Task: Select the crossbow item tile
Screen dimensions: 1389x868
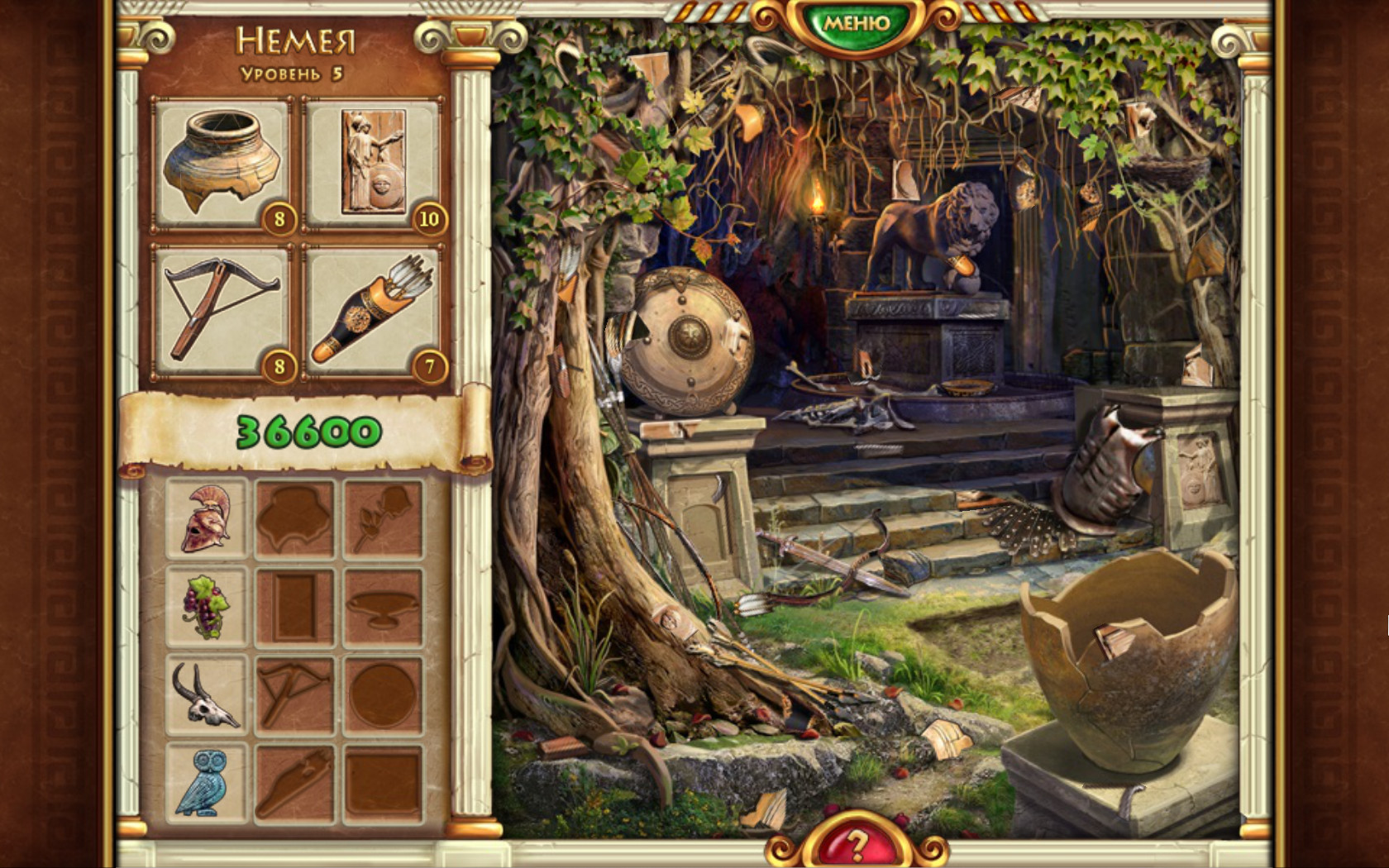Action: tap(221, 312)
